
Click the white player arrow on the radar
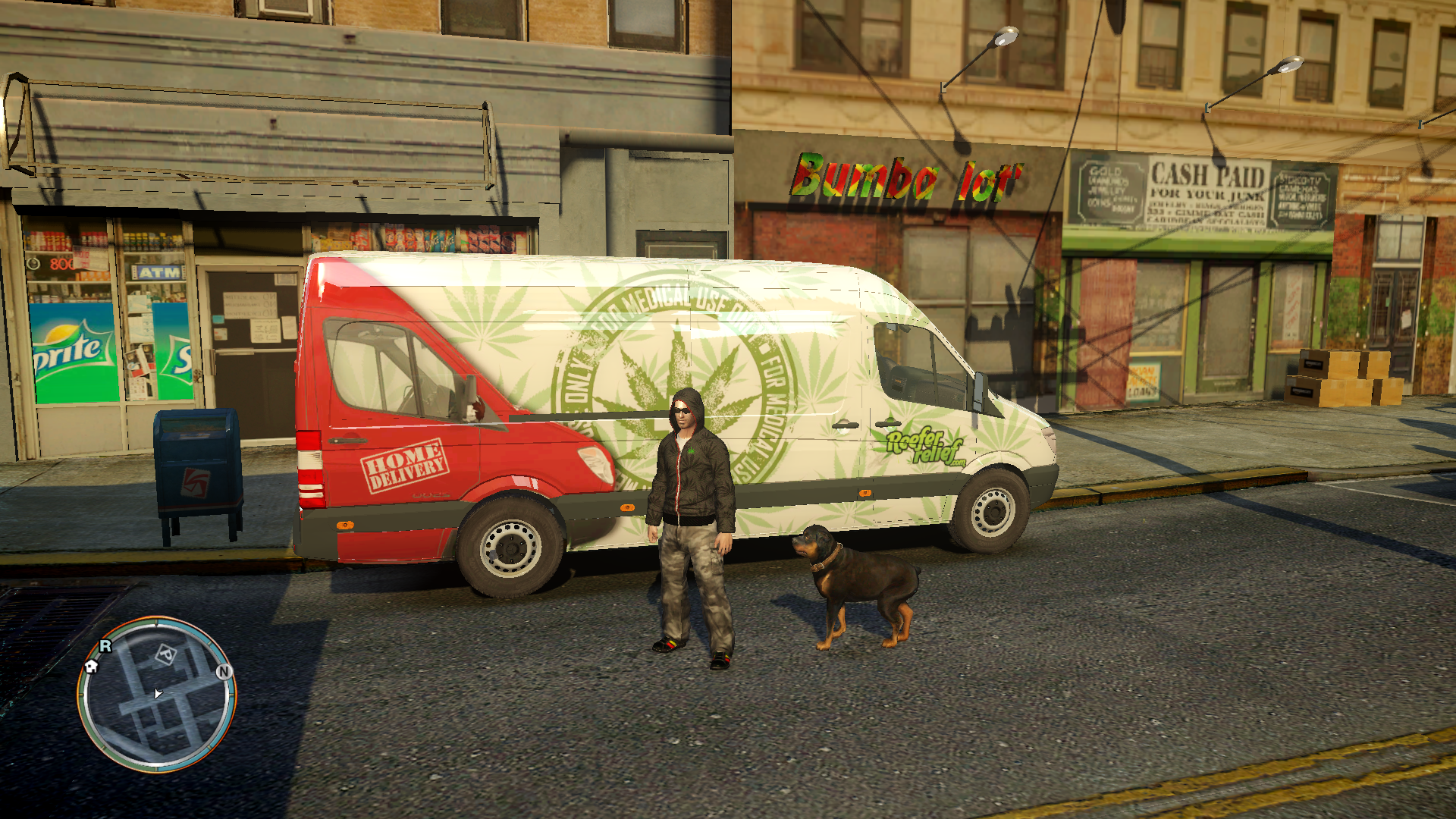(x=158, y=693)
